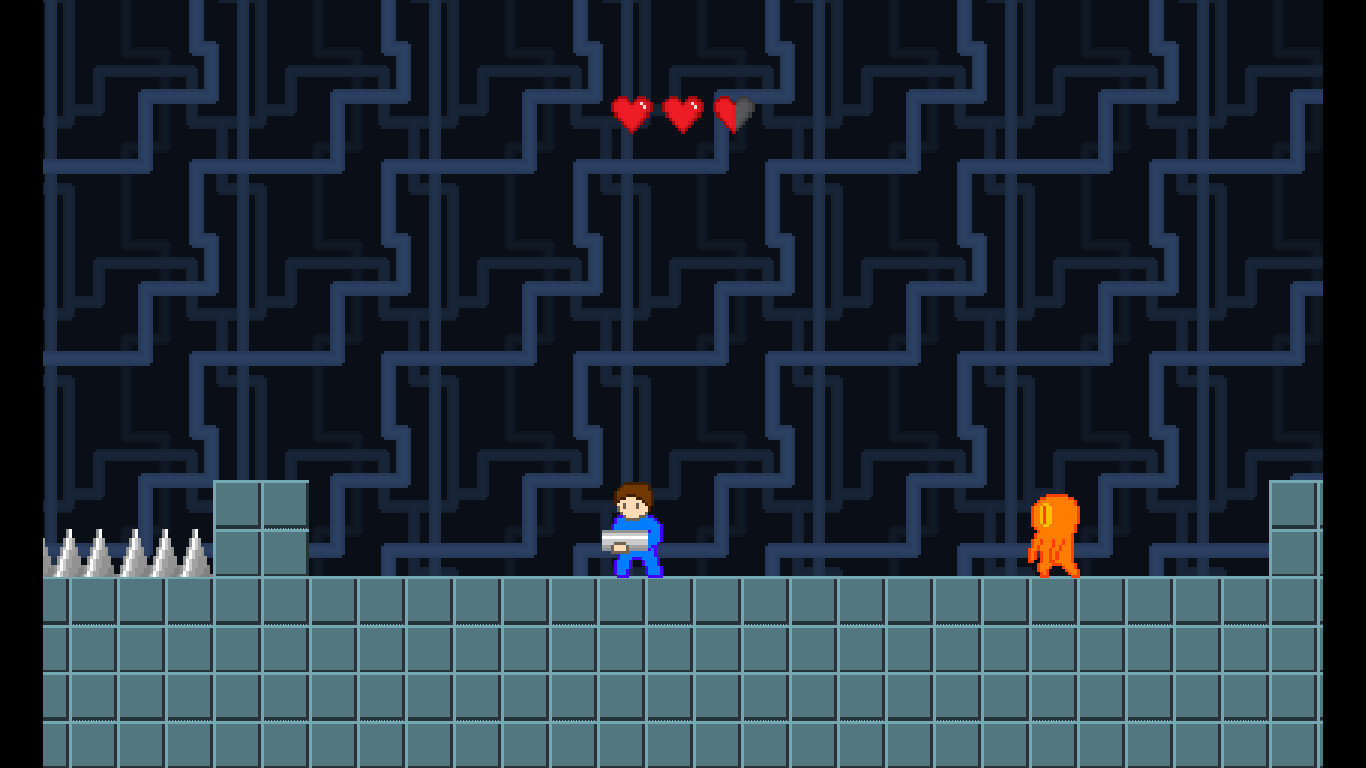
Task: Click the tile directly beneath the enemy
Action: [x=1053, y=600]
